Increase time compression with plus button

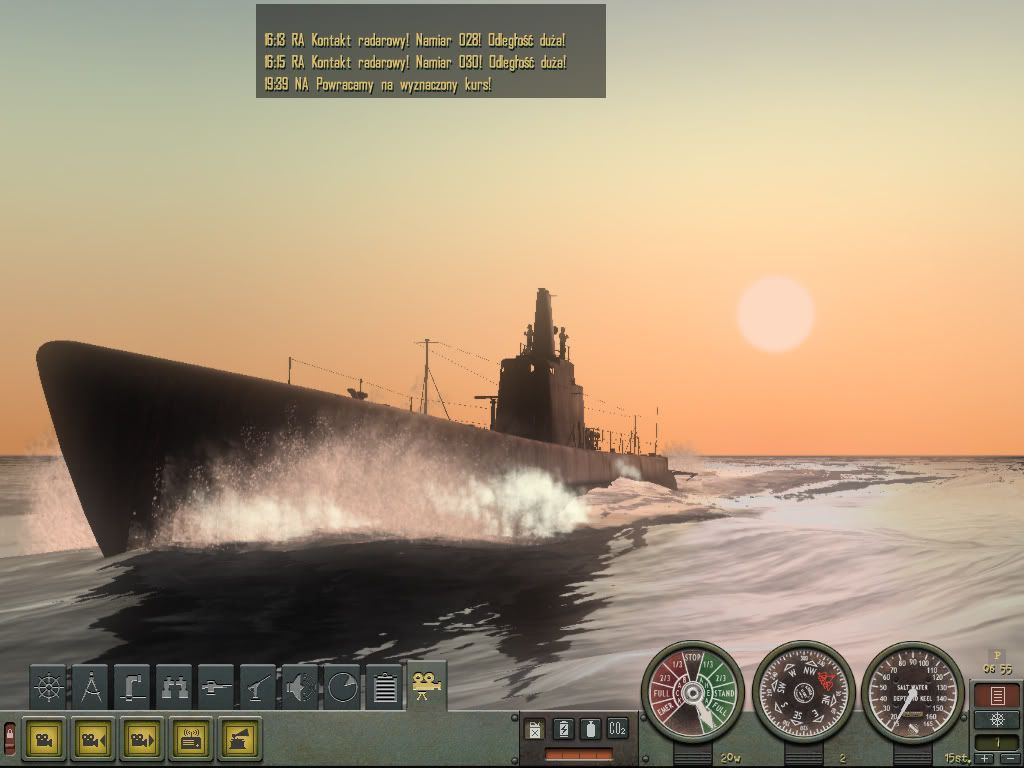pyautogui.click(x=985, y=759)
